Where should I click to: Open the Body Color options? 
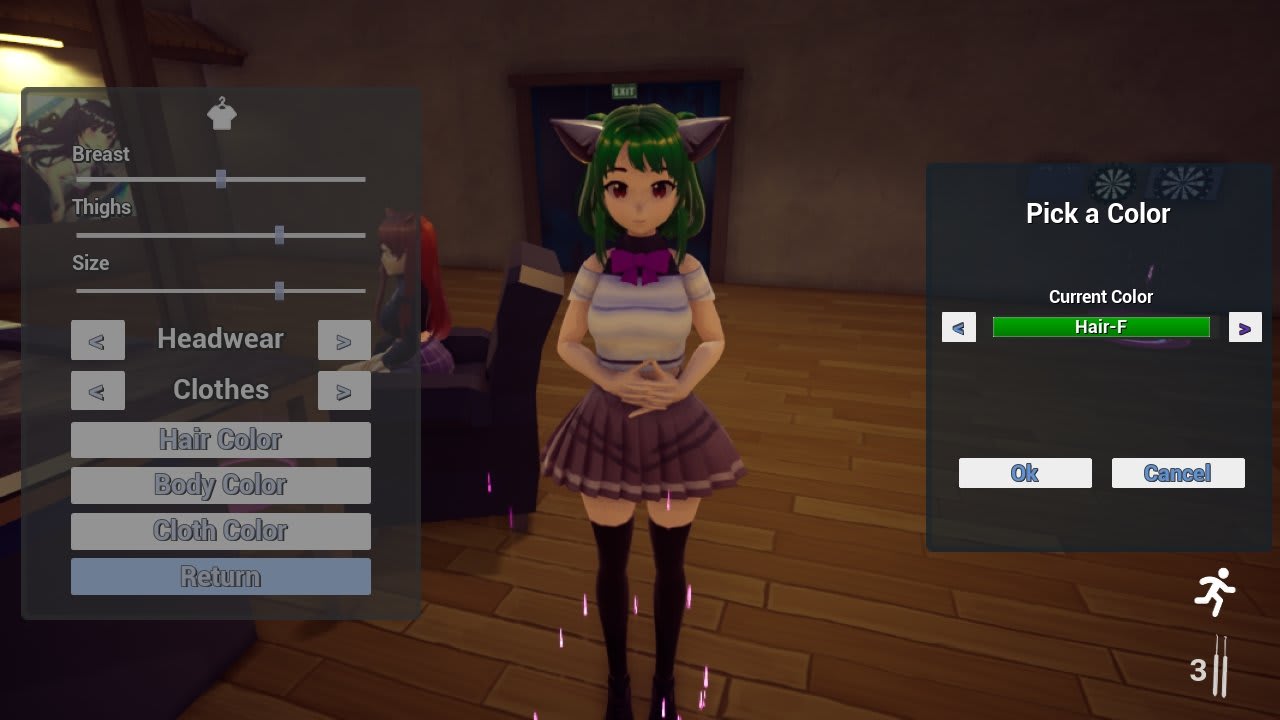coord(220,485)
